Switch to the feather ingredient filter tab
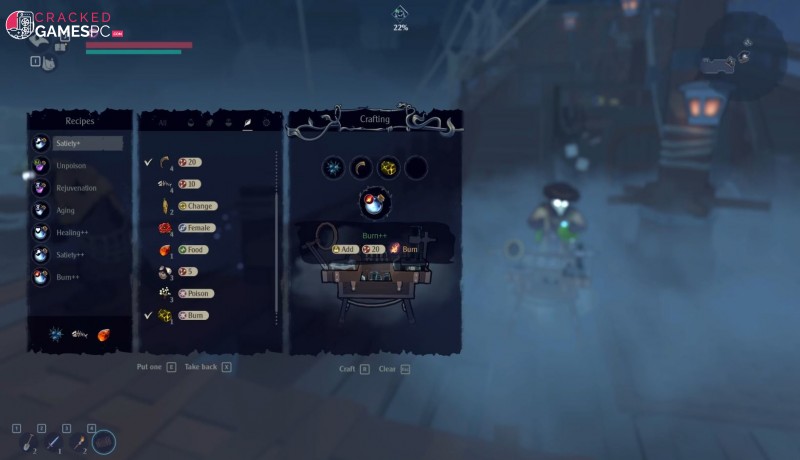This screenshot has width=800, height=460. pos(247,122)
